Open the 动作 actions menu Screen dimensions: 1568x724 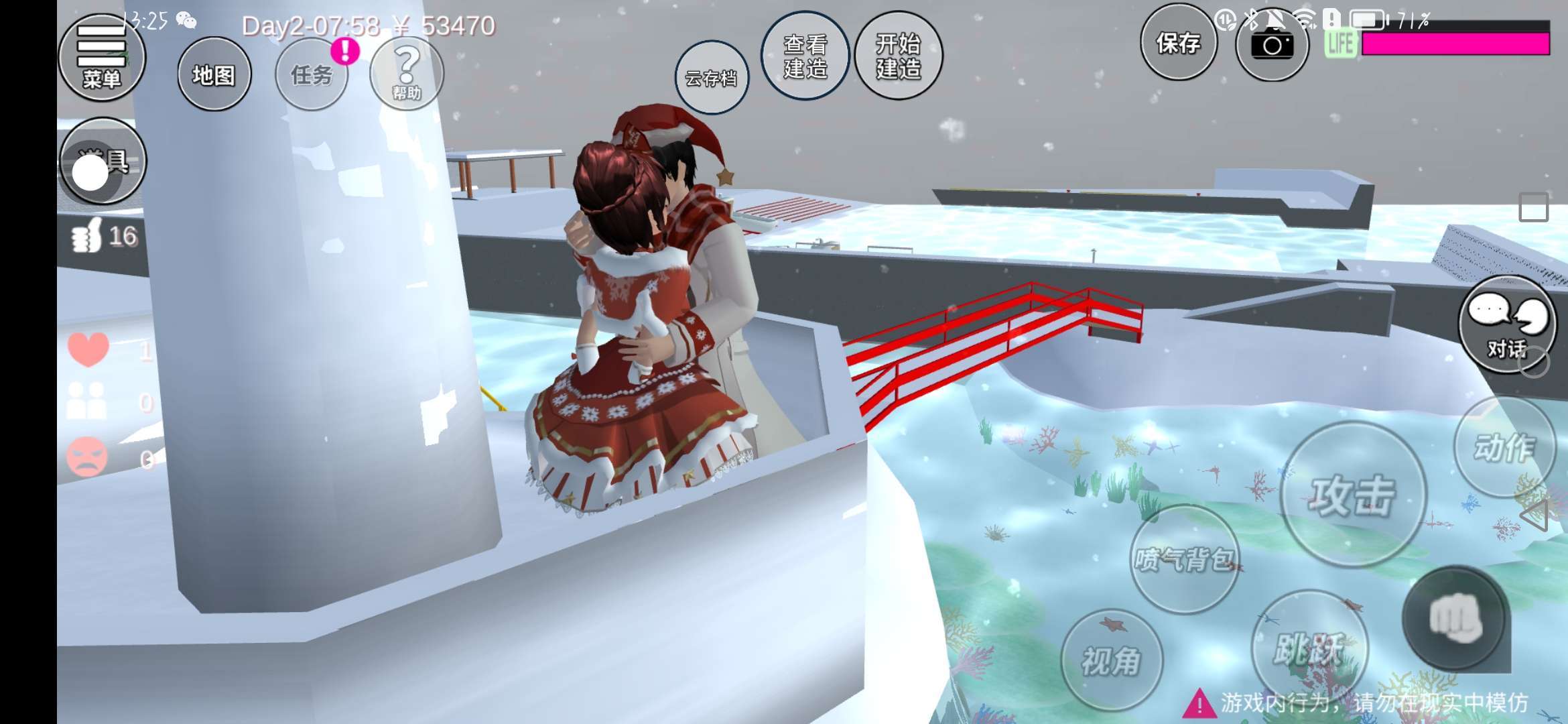click(x=1504, y=447)
